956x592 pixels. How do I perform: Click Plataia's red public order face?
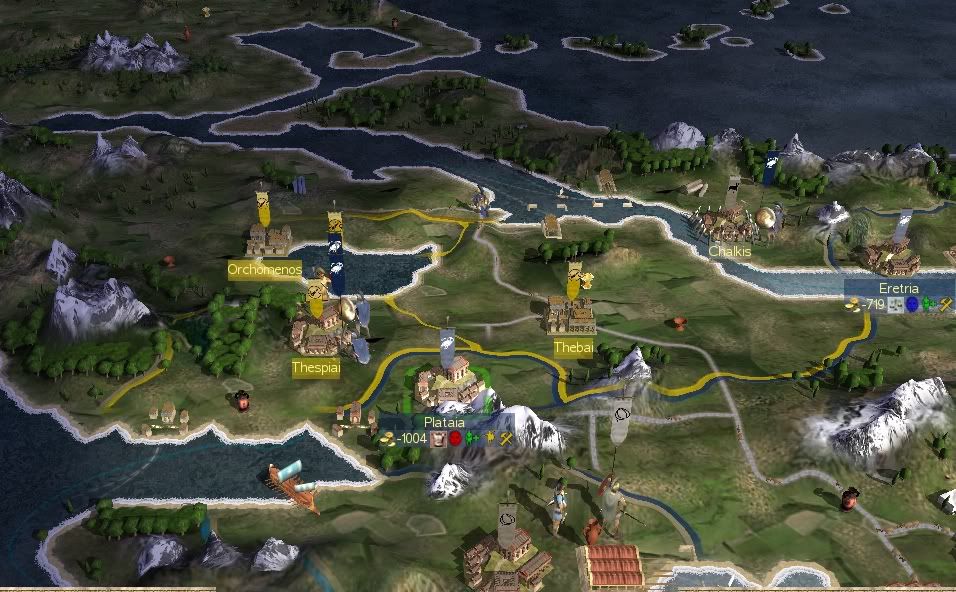455,439
